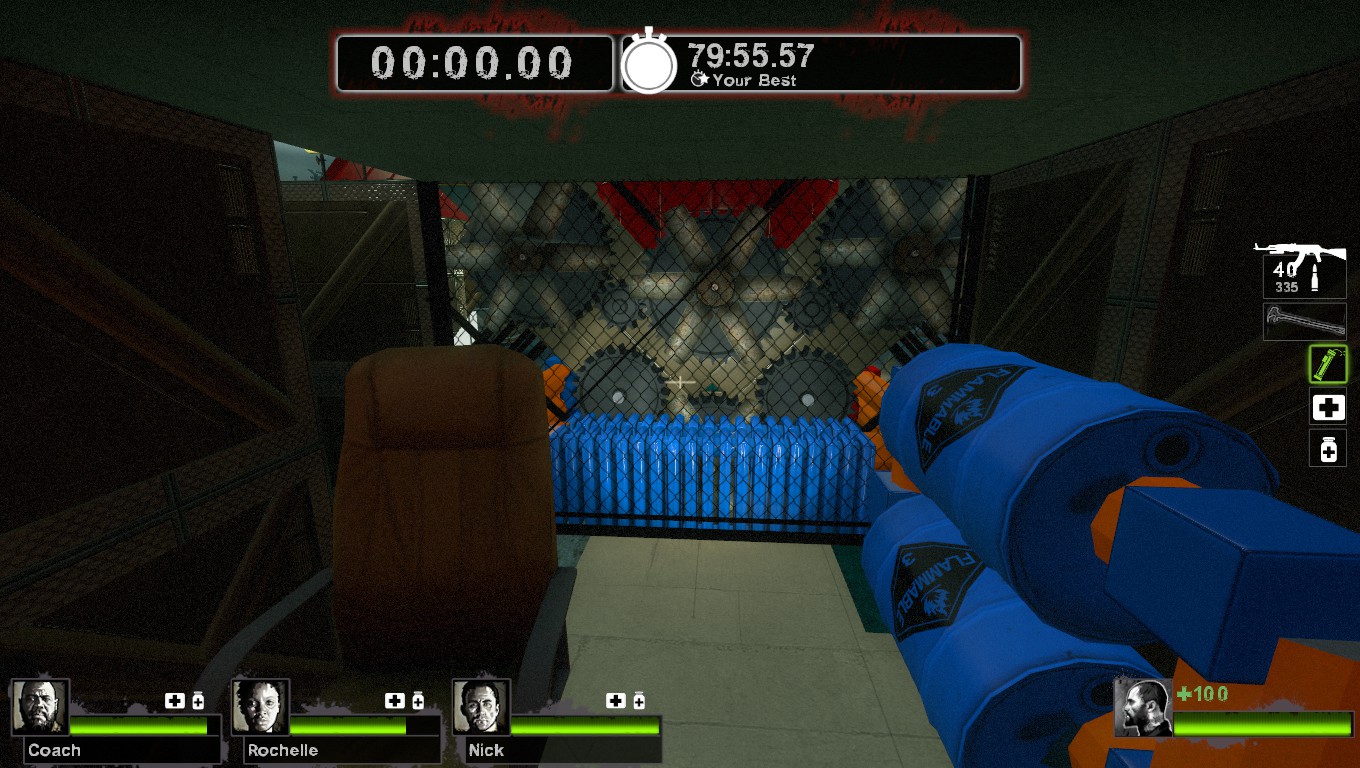Image resolution: width=1360 pixels, height=768 pixels.
Task: Choose the first aid kit slot
Action: tap(1328, 407)
